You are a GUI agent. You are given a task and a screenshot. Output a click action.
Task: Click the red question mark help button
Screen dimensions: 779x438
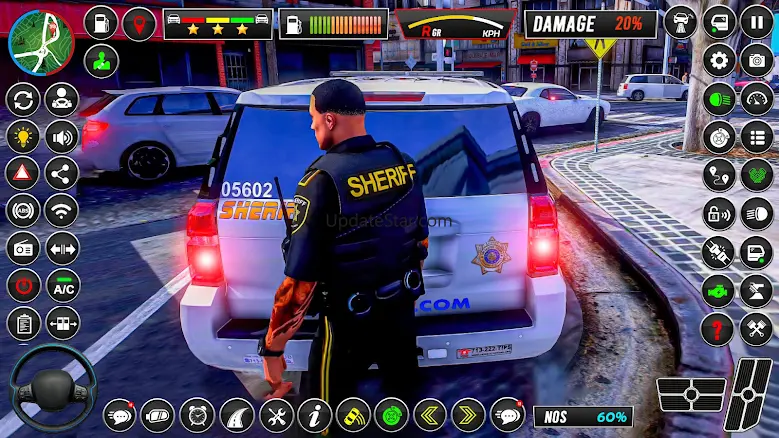(x=718, y=329)
